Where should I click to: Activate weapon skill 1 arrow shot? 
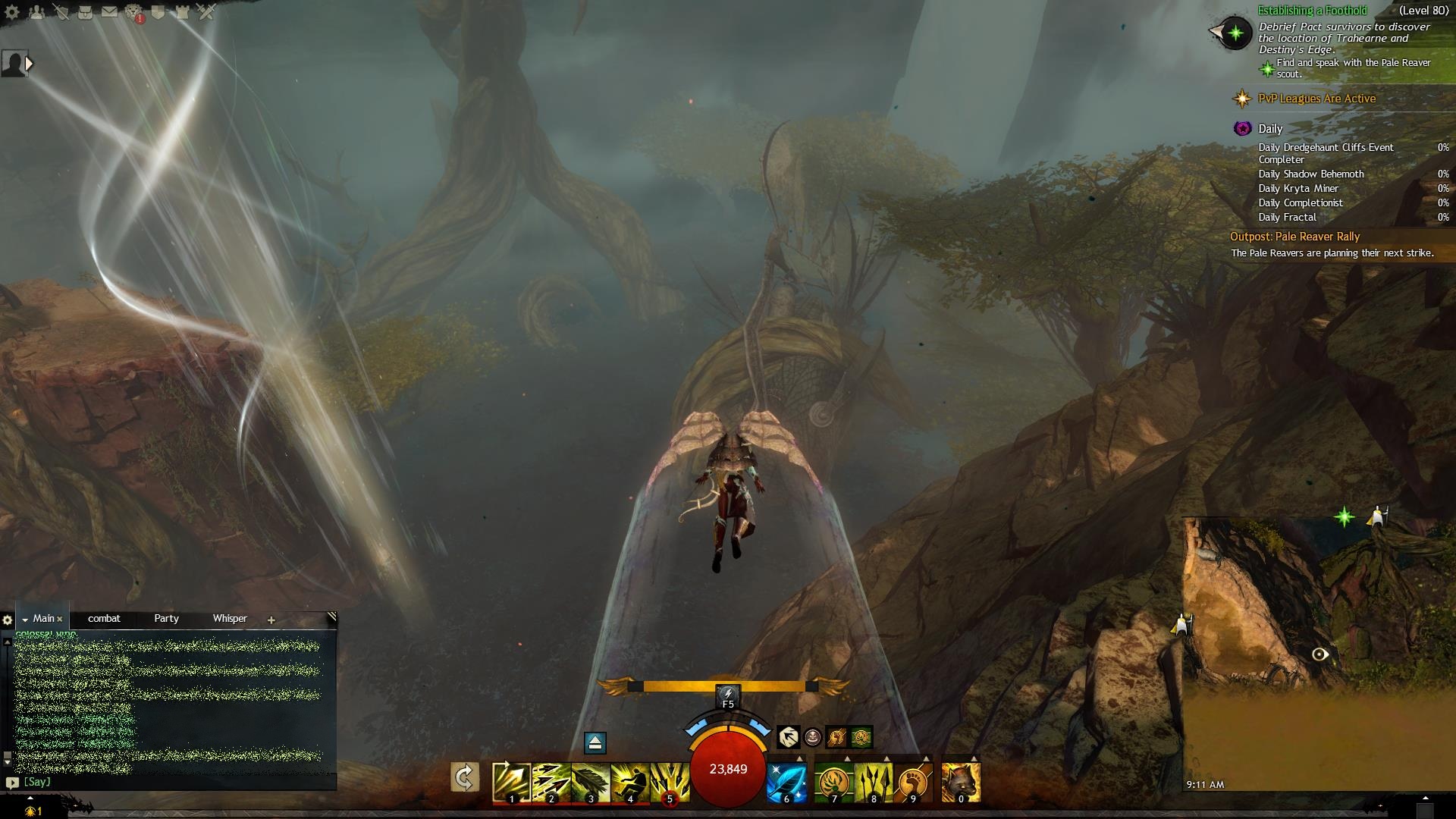(x=511, y=782)
